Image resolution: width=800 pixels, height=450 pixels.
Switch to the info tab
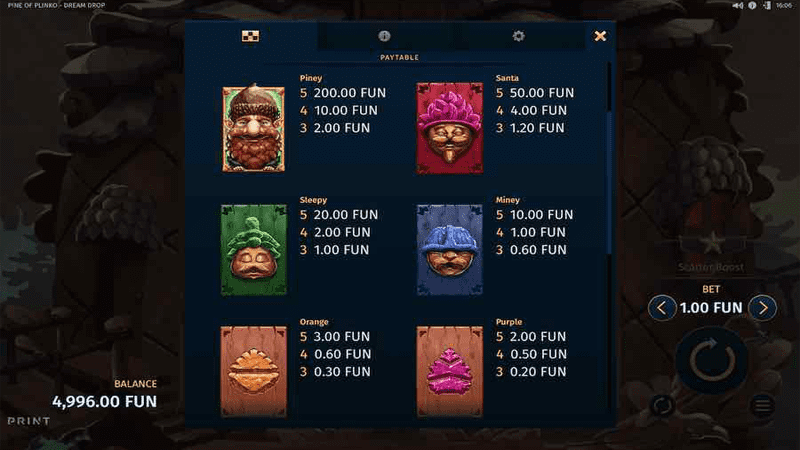(385, 36)
